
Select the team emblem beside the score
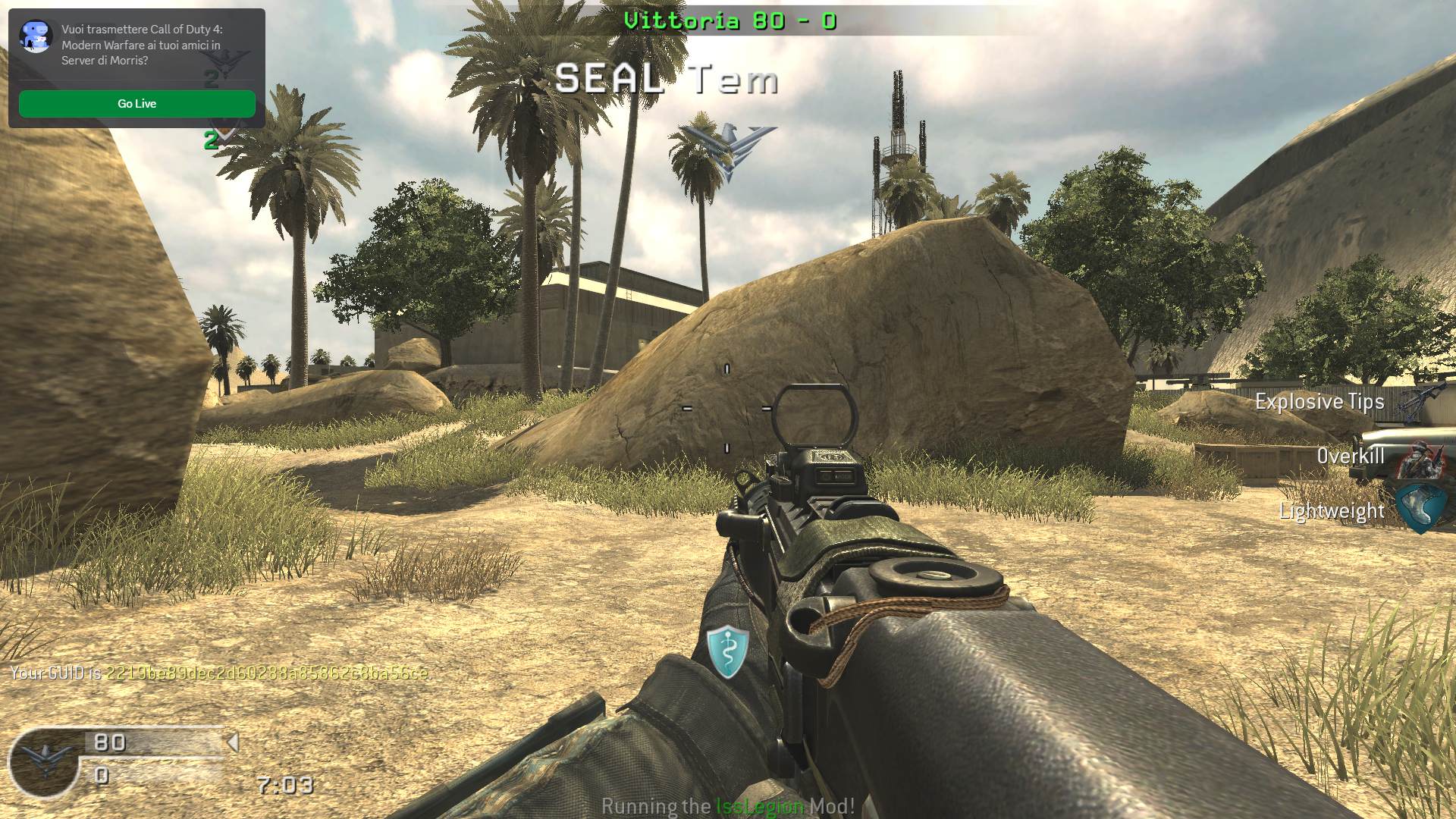pyautogui.click(x=45, y=761)
